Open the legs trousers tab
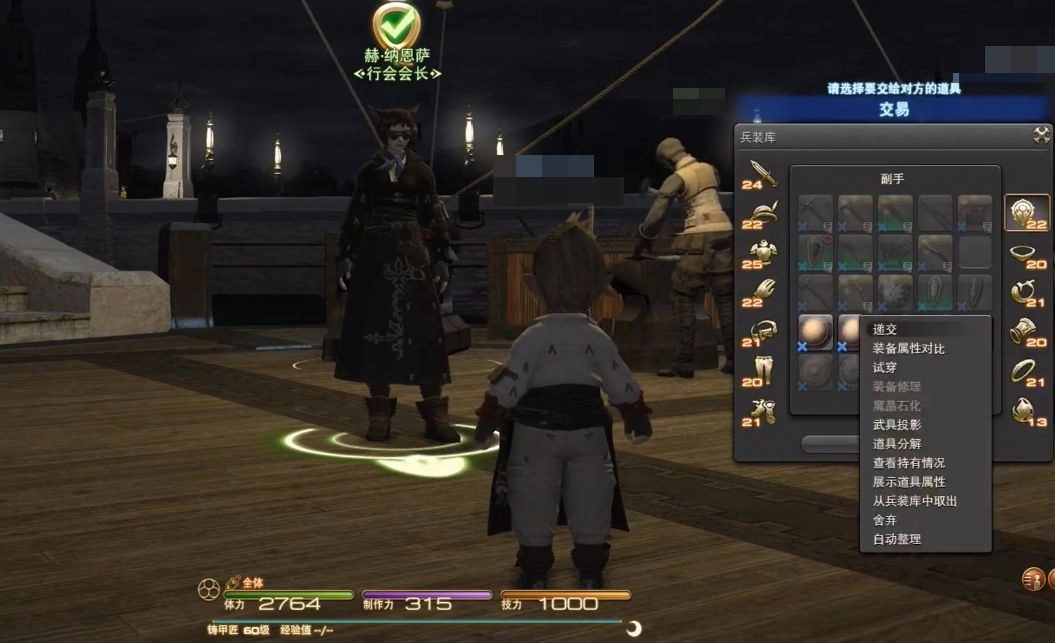Viewport: 1055px width, 643px height. 762,371
